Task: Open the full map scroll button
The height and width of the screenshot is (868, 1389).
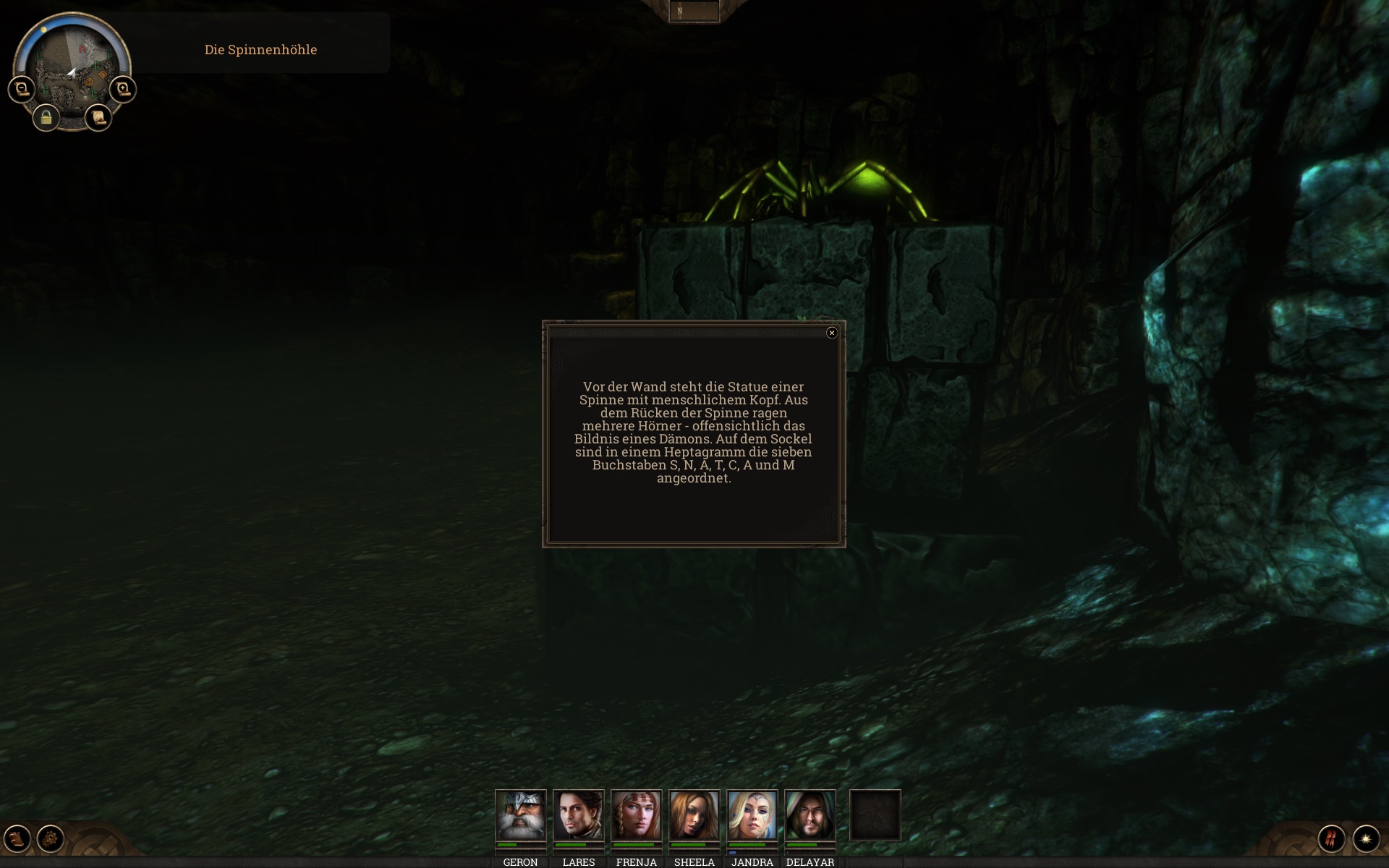Action: [x=98, y=117]
